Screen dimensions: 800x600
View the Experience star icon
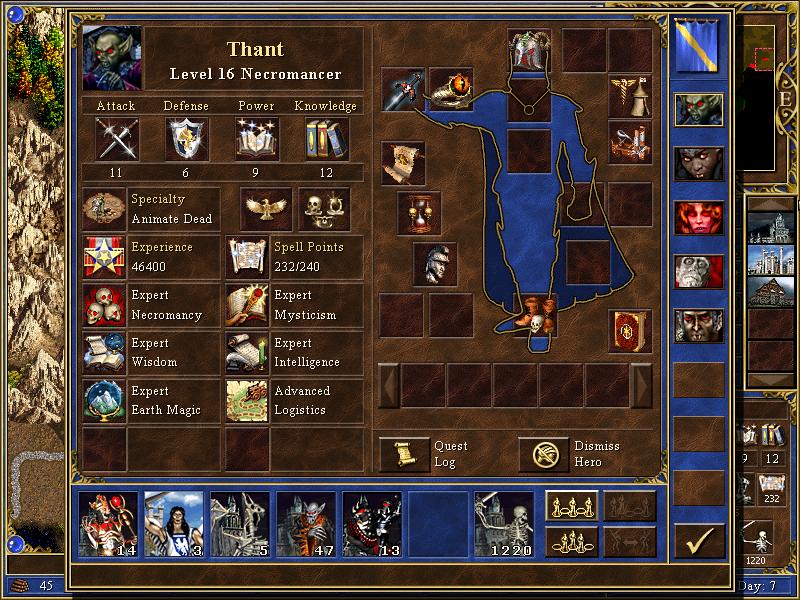tap(104, 258)
